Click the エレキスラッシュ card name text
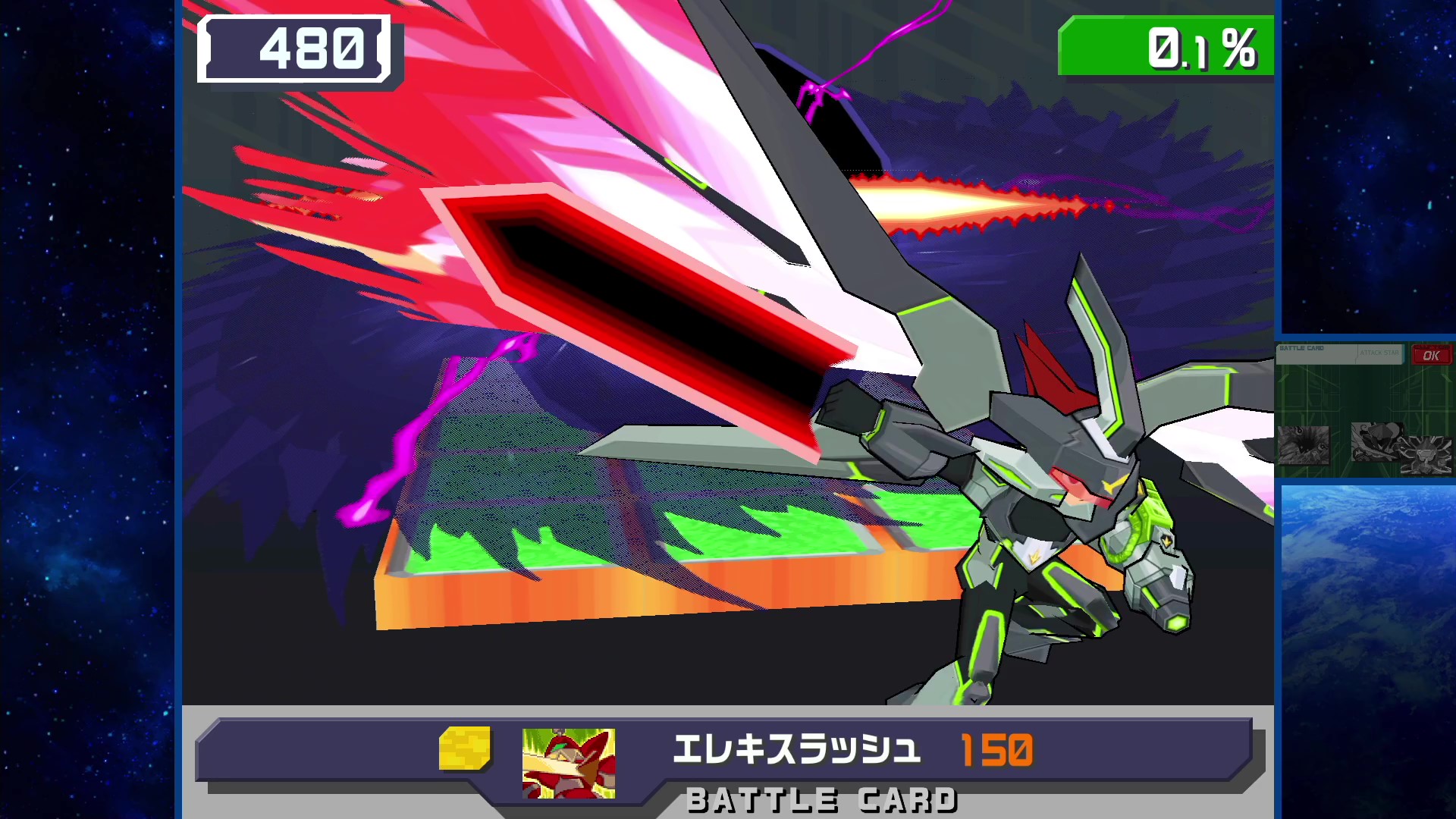This screenshot has height=819, width=1456. tap(796, 747)
